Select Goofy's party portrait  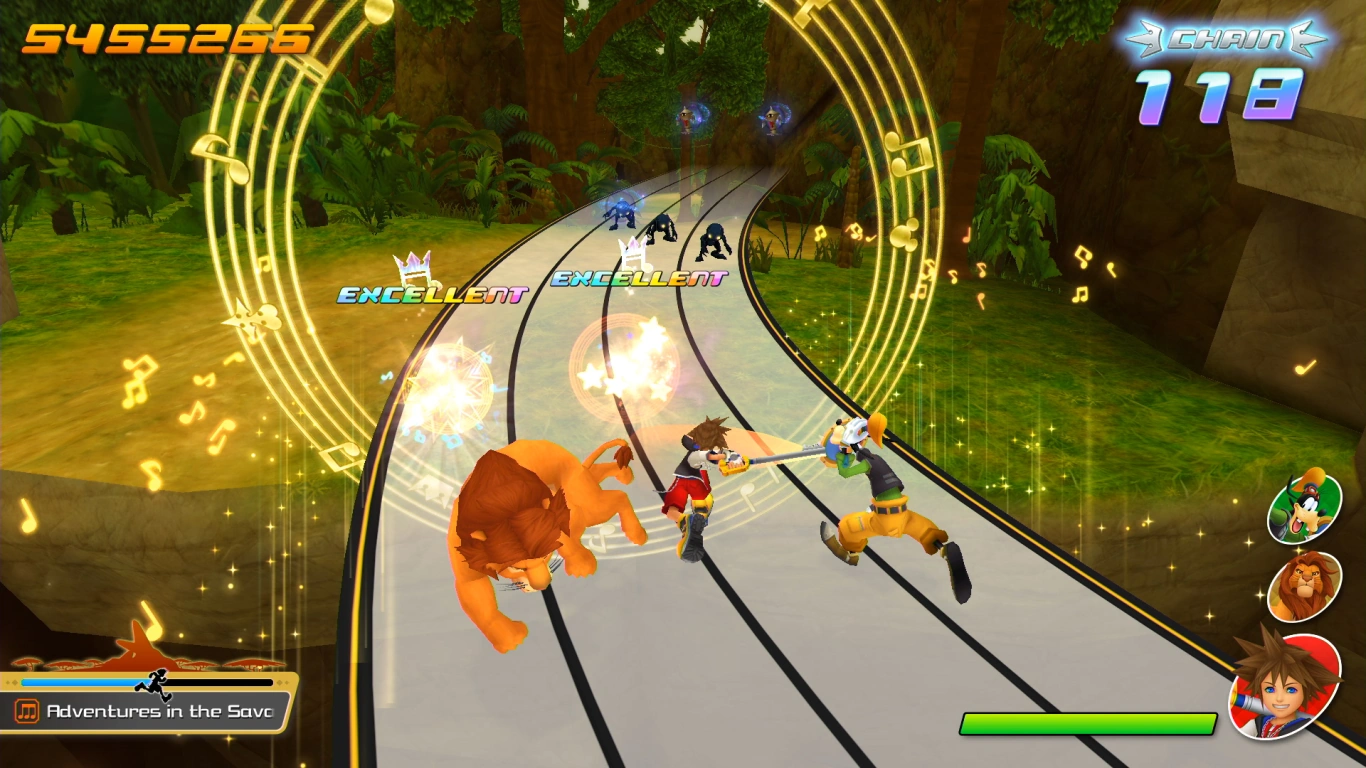point(1303,508)
